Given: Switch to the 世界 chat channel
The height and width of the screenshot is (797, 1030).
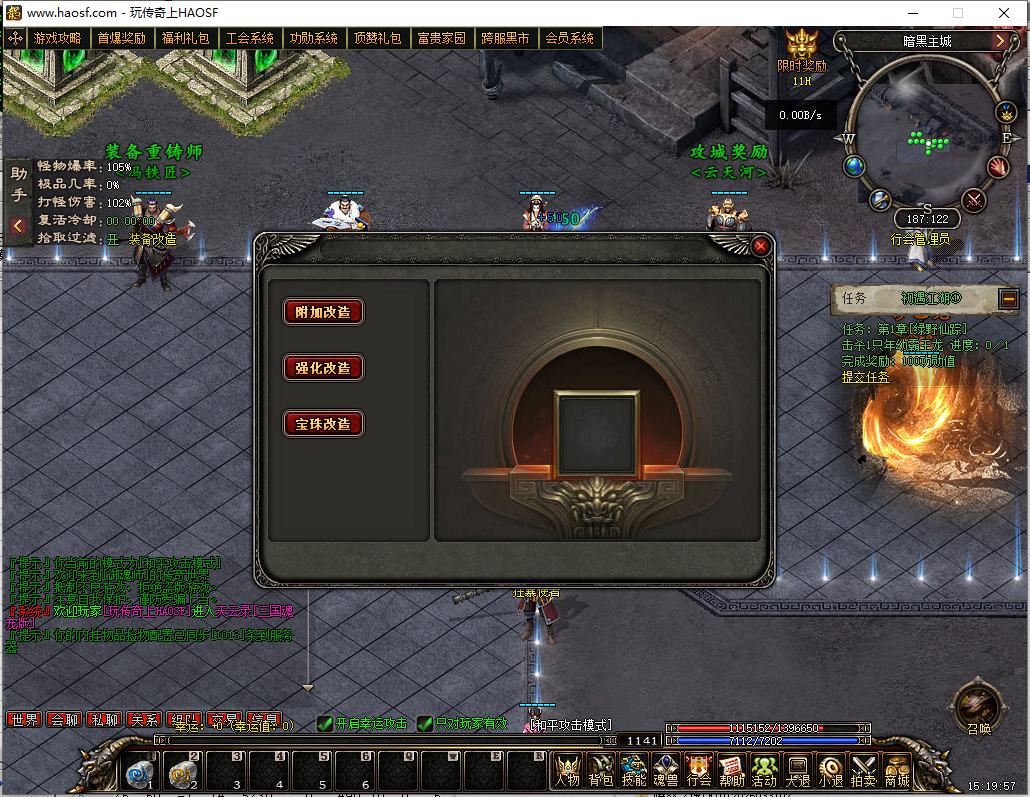Looking at the screenshot, I should (24, 719).
